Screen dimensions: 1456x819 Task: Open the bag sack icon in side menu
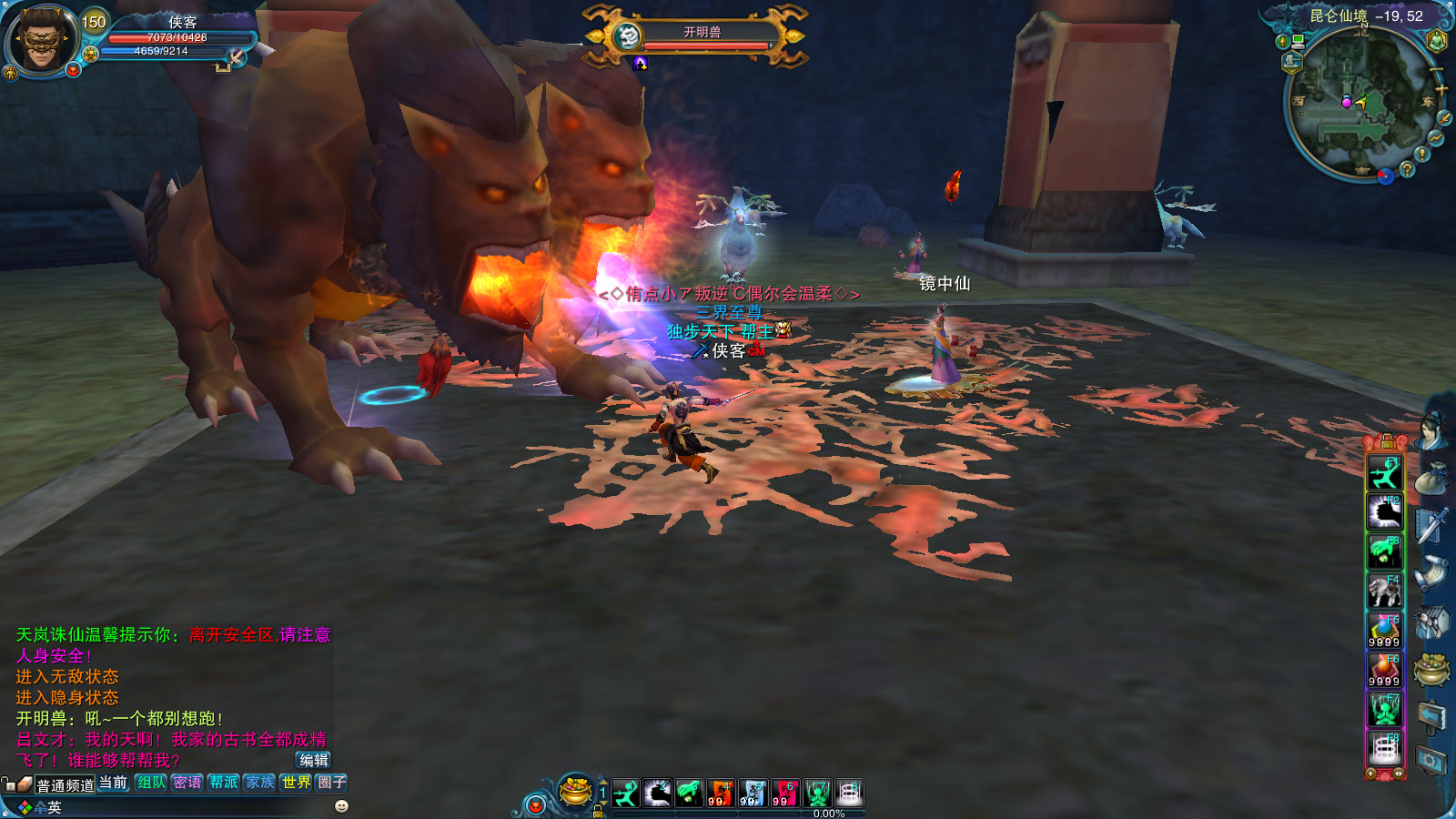click(1431, 477)
